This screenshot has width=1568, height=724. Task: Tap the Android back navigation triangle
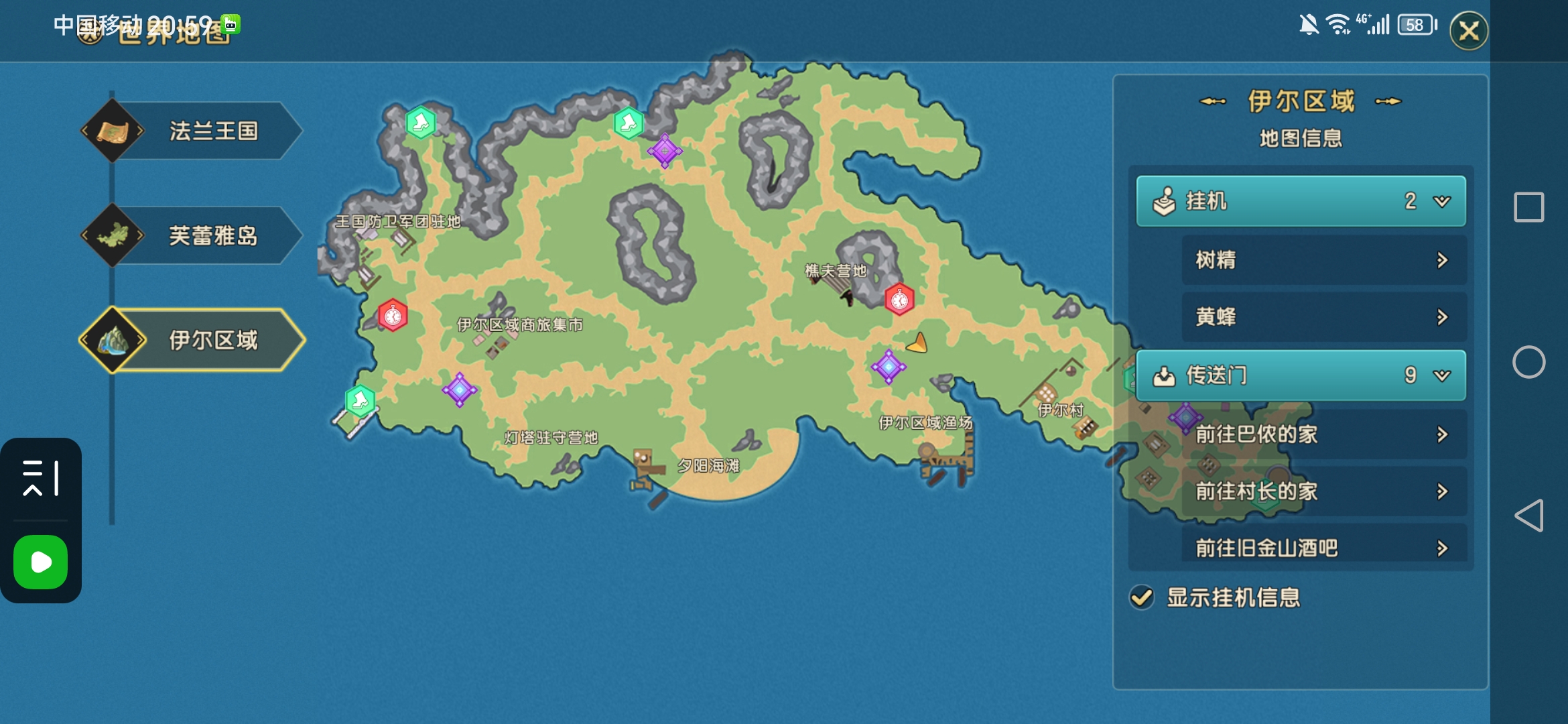click(1529, 516)
